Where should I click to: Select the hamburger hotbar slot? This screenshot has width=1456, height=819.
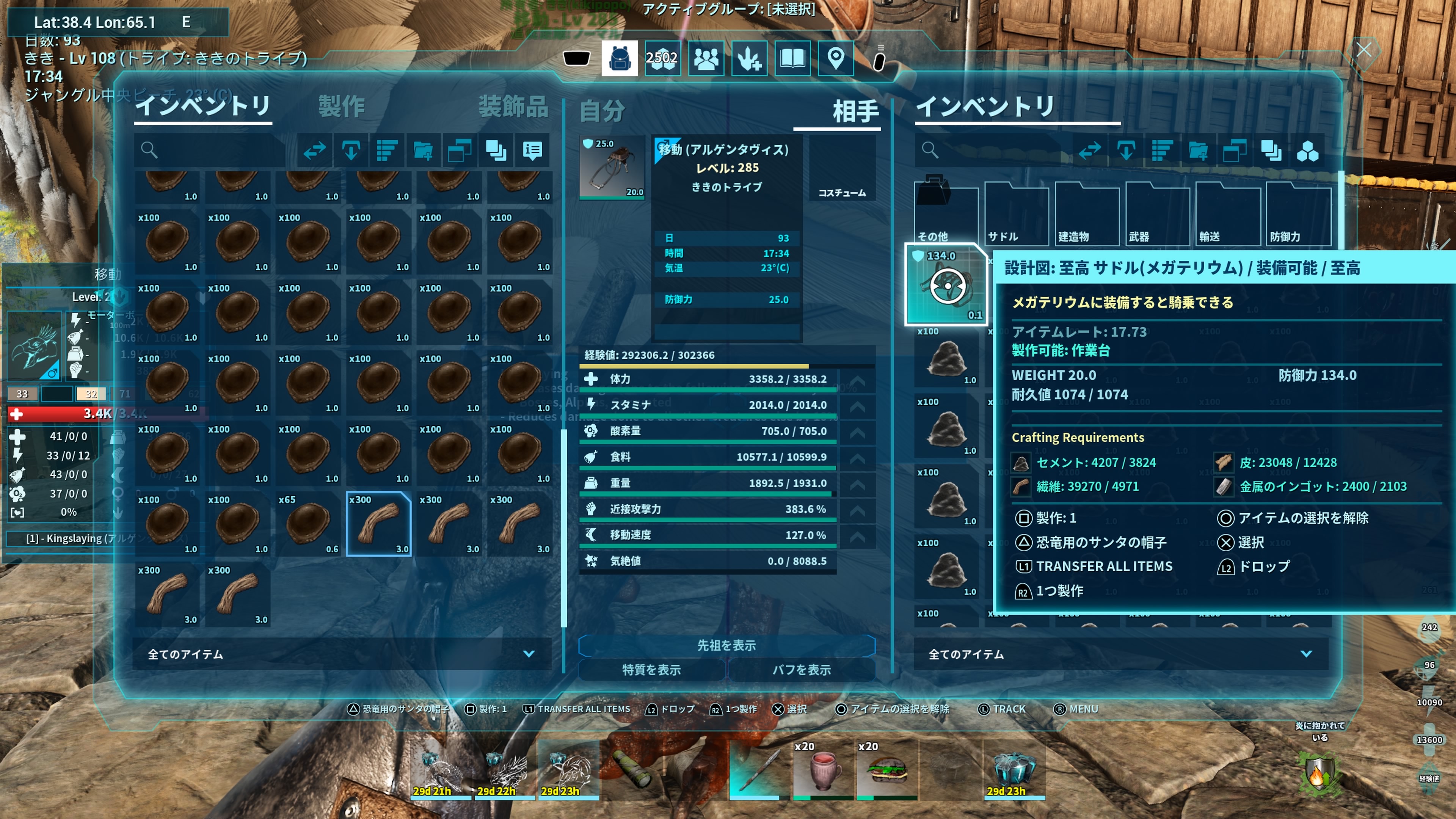click(x=886, y=769)
